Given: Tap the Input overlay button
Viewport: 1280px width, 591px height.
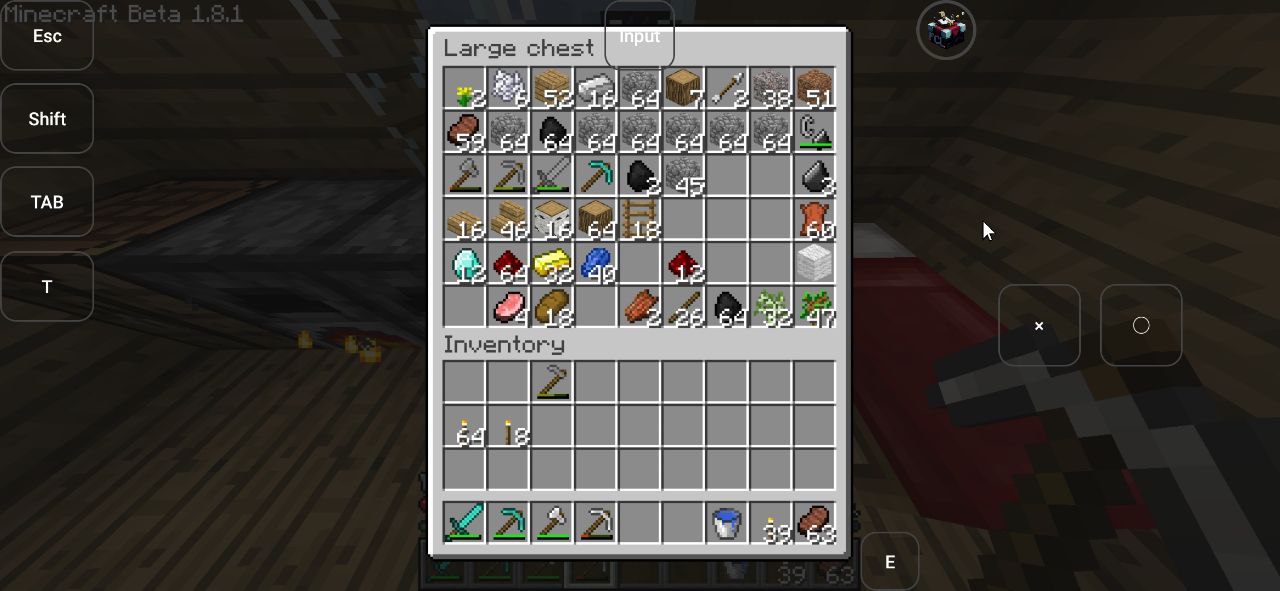Looking at the screenshot, I should point(639,36).
